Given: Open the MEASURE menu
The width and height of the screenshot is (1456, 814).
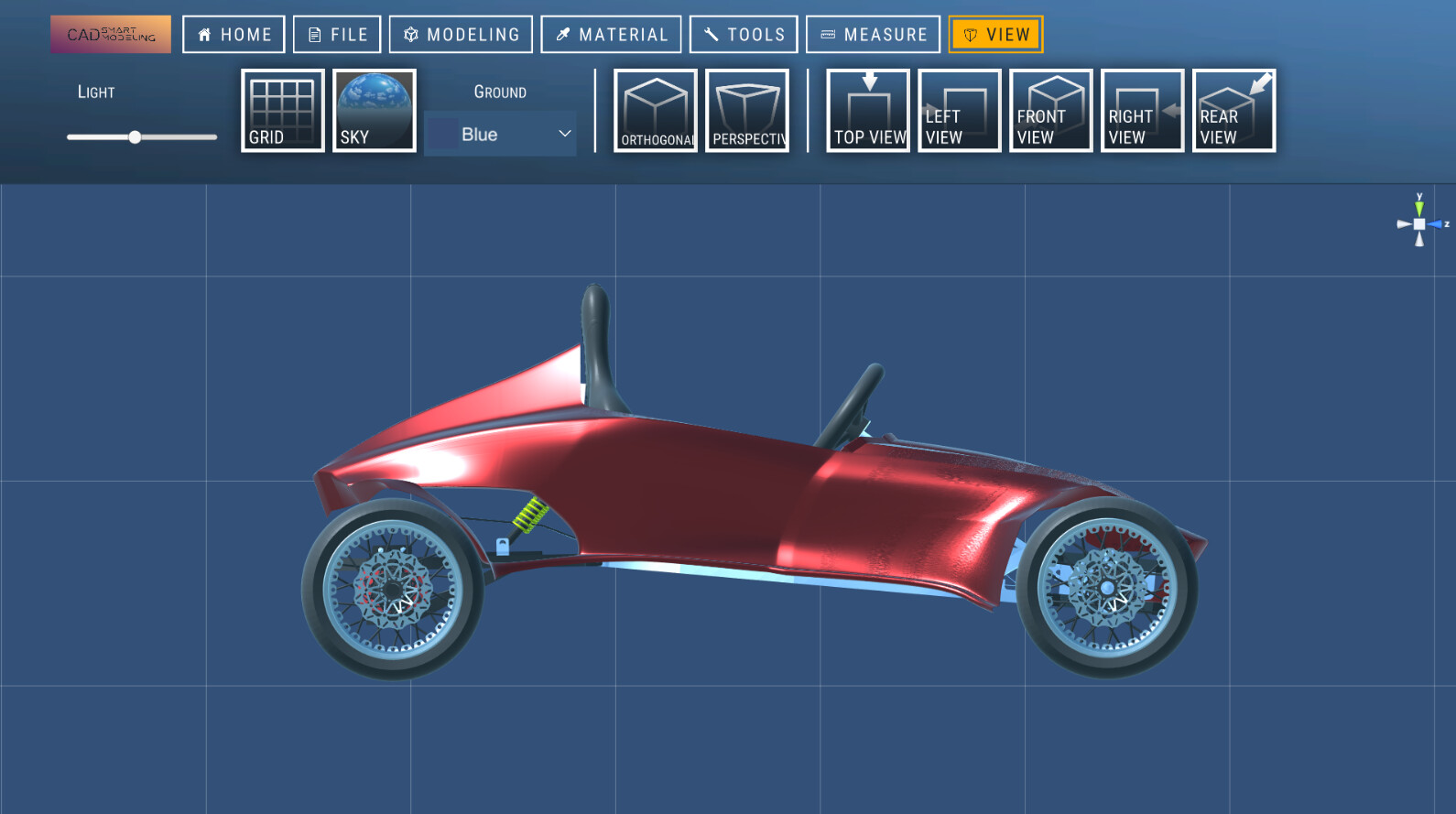Looking at the screenshot, I should [x=873, y=34].
